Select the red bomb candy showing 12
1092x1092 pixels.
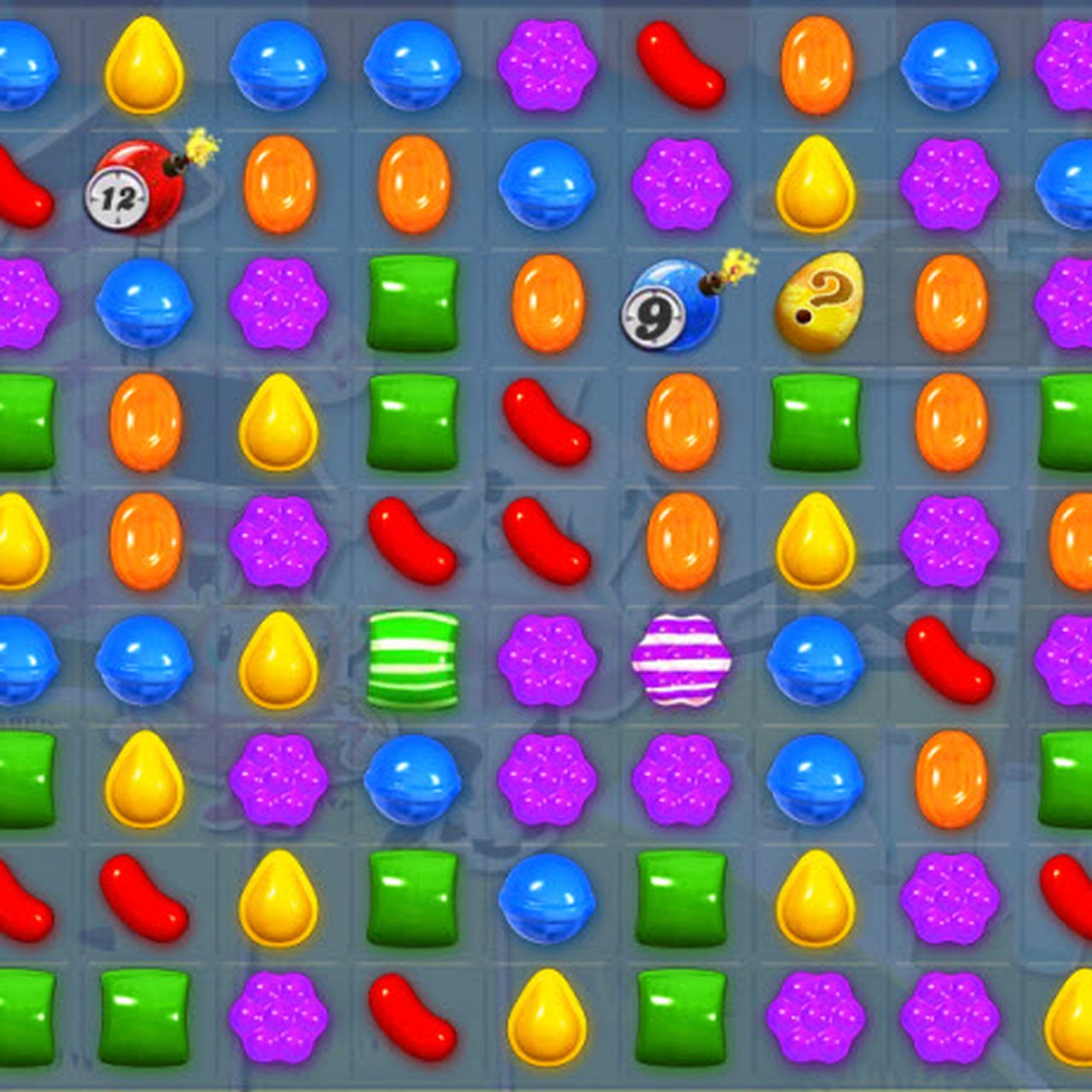136,188
